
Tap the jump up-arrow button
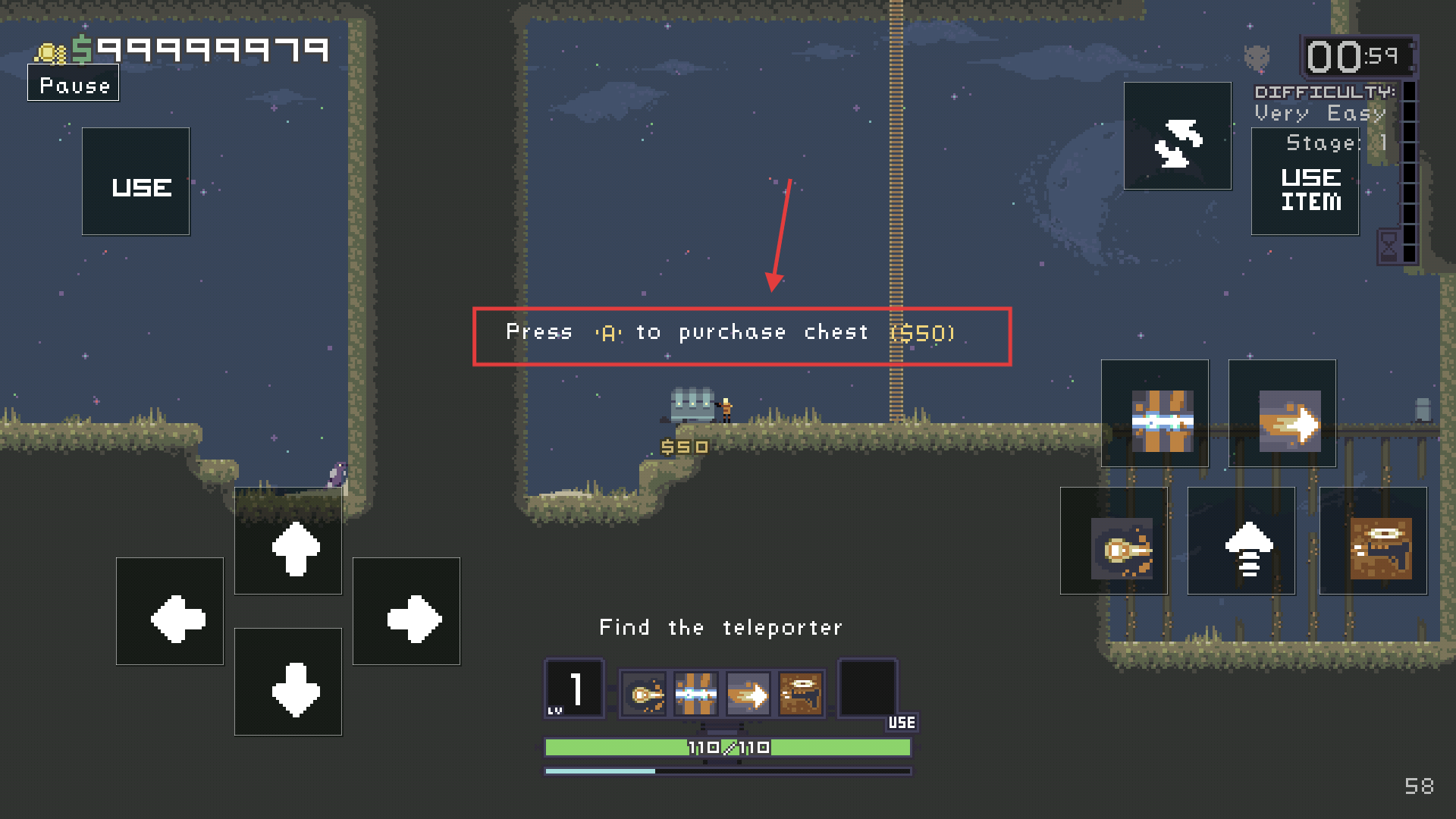click(x=1241, y=541)
